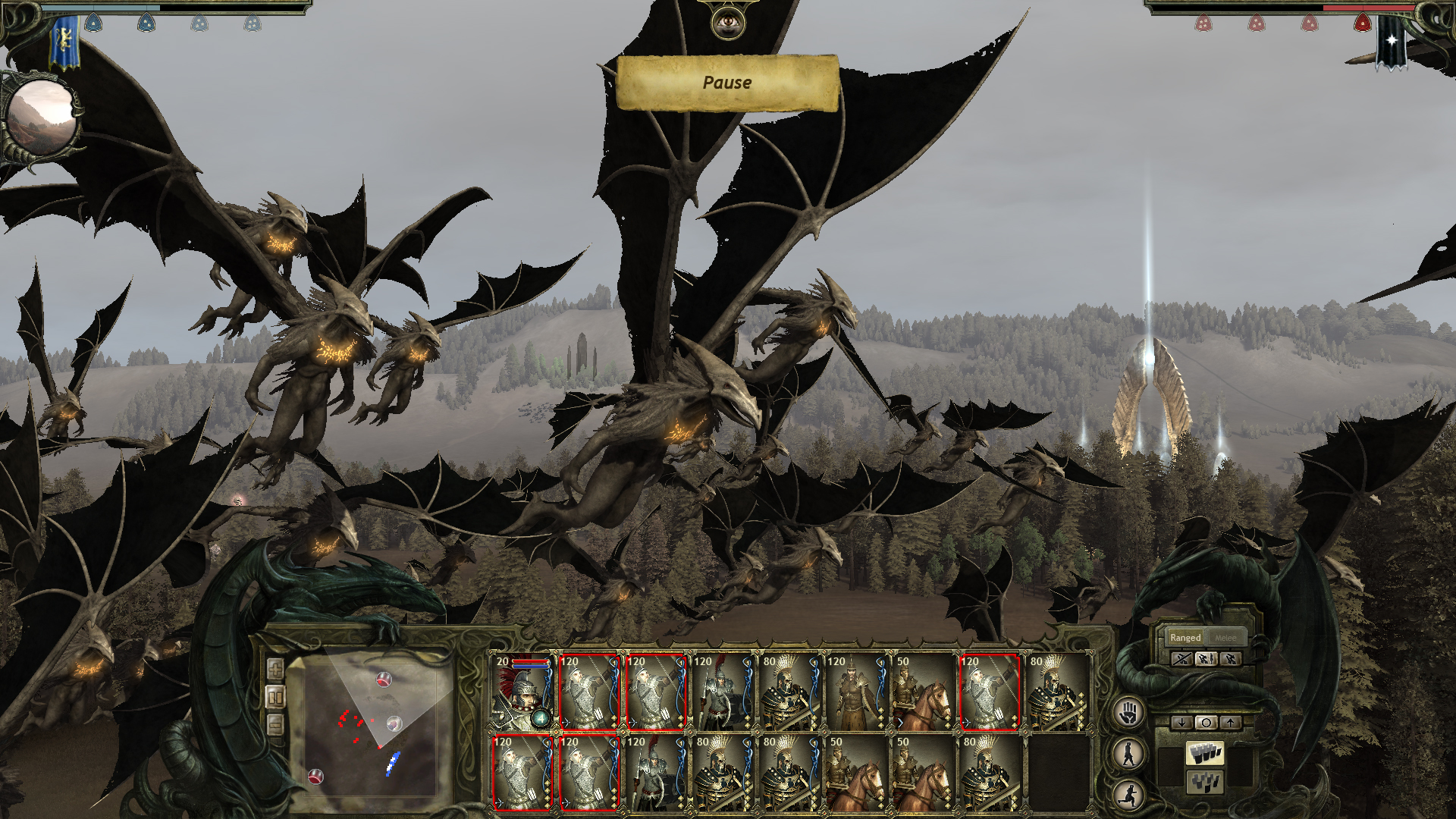This screenshot has width=1456, height=819.
Task: Increase game speed with the plus button
Action: 275,670
